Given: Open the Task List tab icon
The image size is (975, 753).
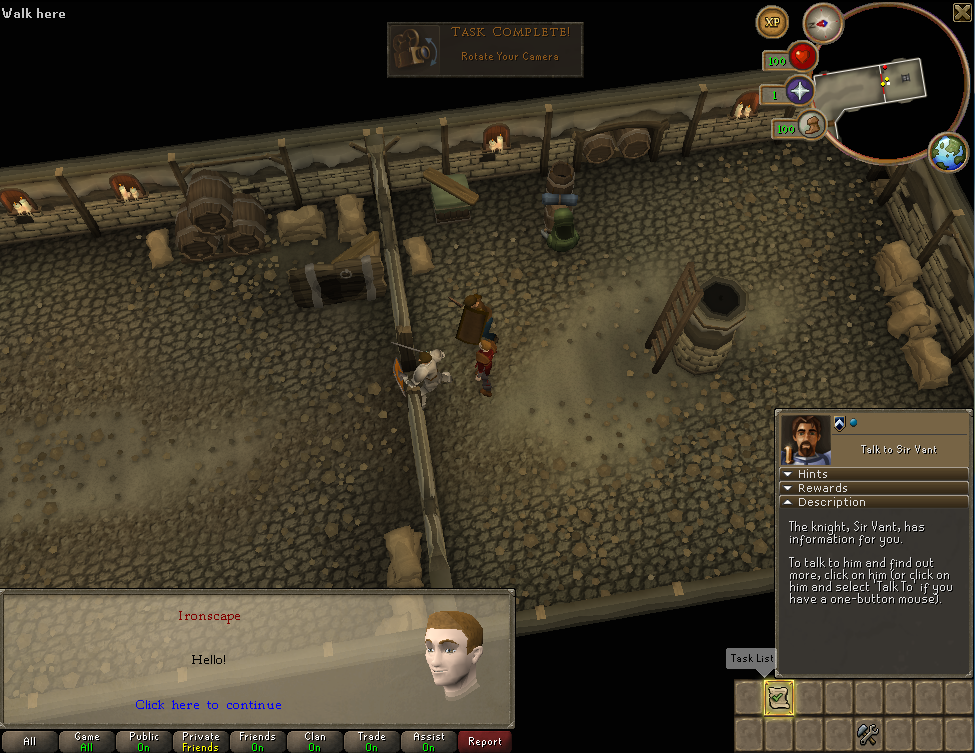Looking at the screenshot, I should click(779, 697).
